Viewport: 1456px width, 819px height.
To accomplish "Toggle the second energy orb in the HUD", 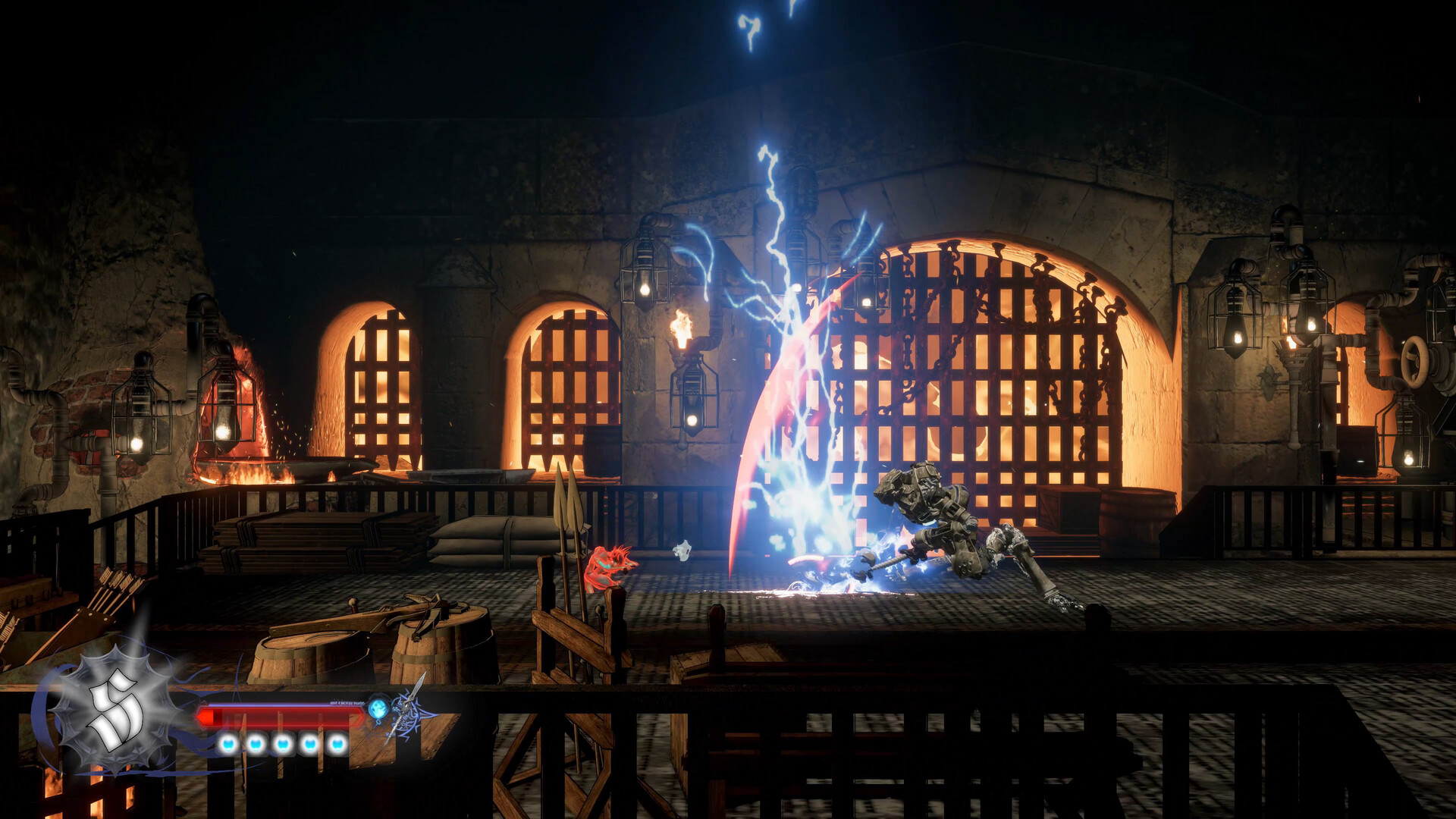I will coord(255,745).
